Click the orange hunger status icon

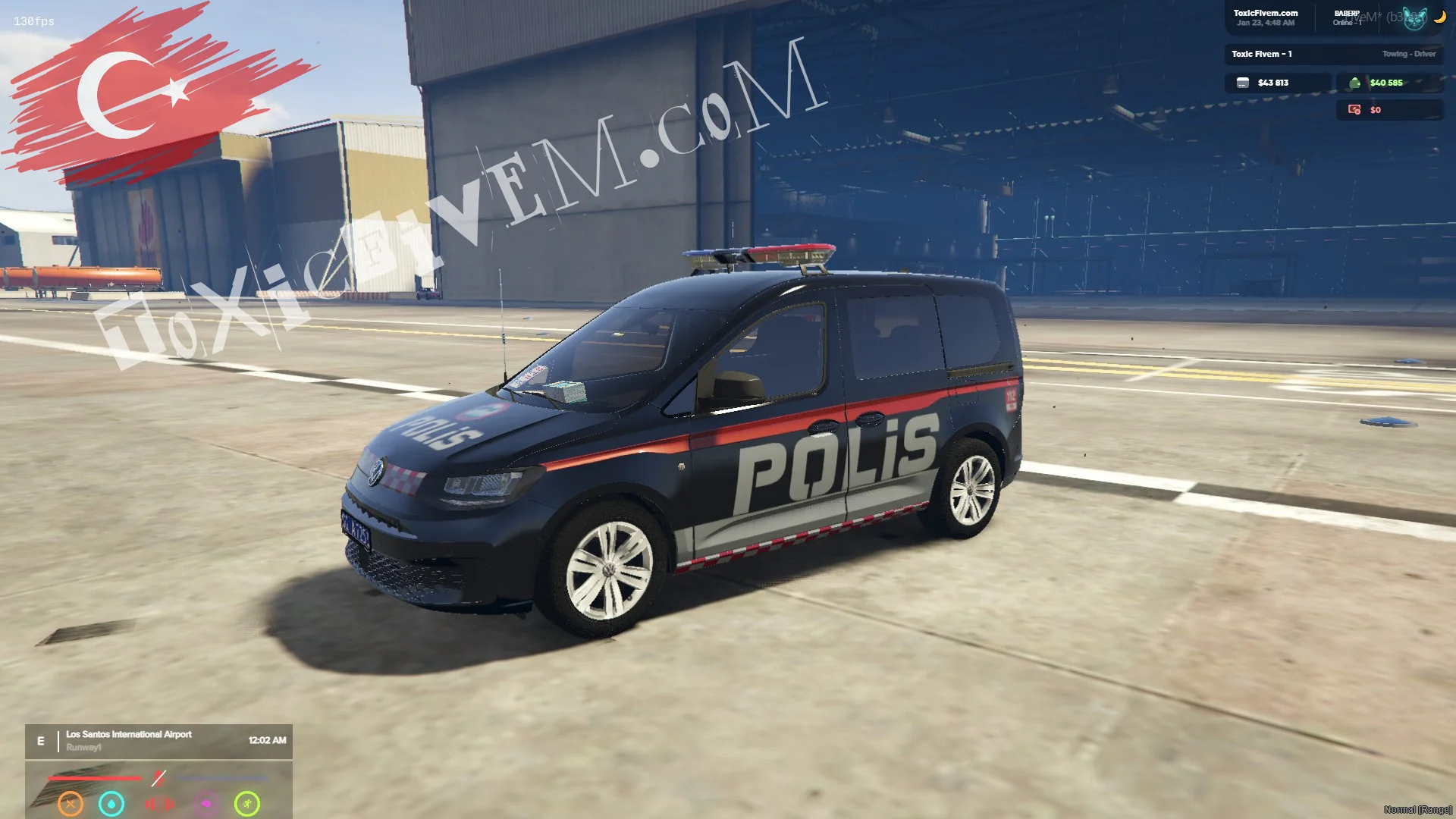71,803
